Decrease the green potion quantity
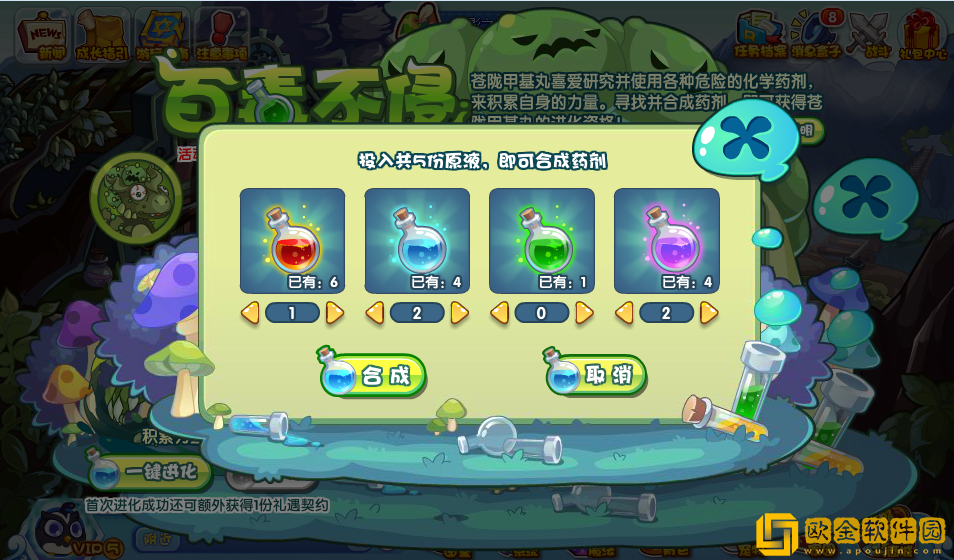This screenshot has height=560, width=954. [499, 314]
